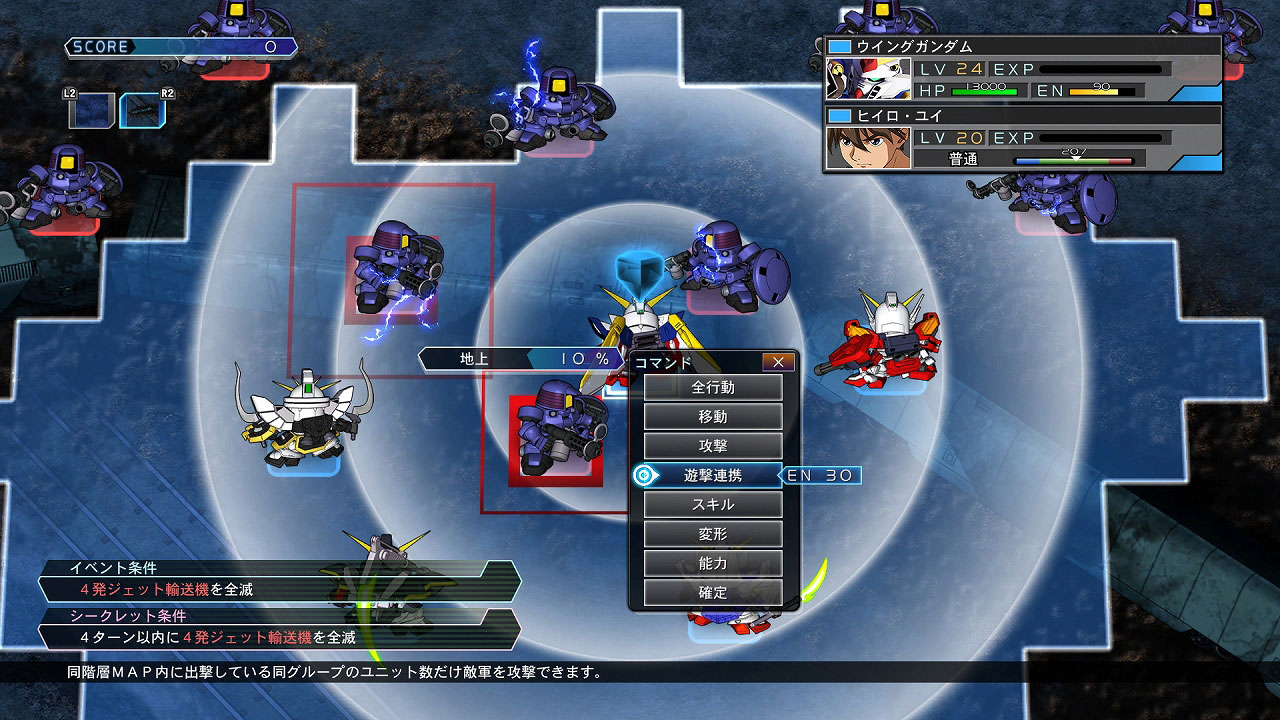This screenshot has height=720, width=1280.
Task: Select 全行動 in the command menu
Action: pyautogui.click(x=712, y=387)
